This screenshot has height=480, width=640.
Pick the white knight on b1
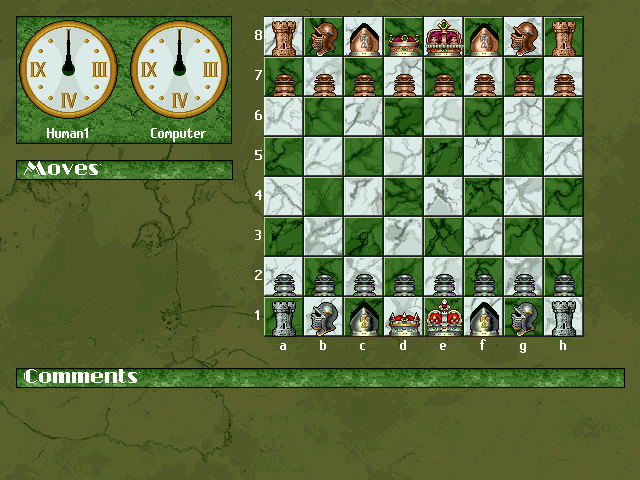pyautogui.click(x=323, y=317)
